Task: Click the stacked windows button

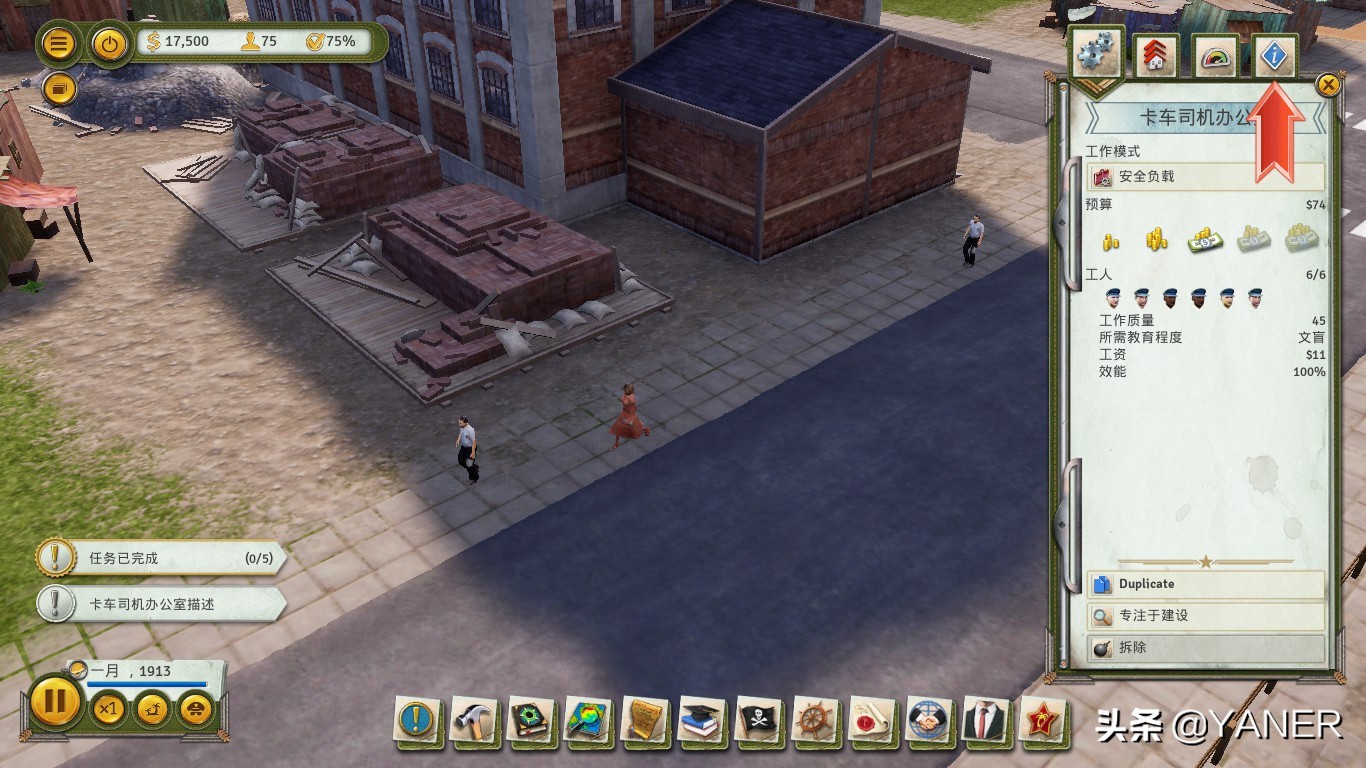Action: coord(60,89)
